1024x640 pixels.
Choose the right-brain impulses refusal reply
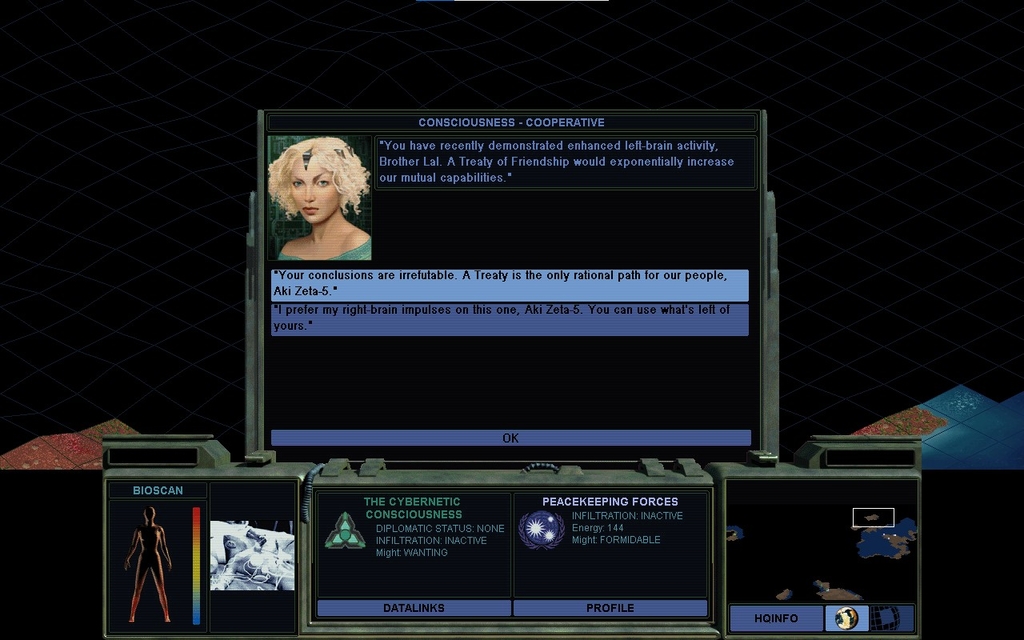click(509, 318)
